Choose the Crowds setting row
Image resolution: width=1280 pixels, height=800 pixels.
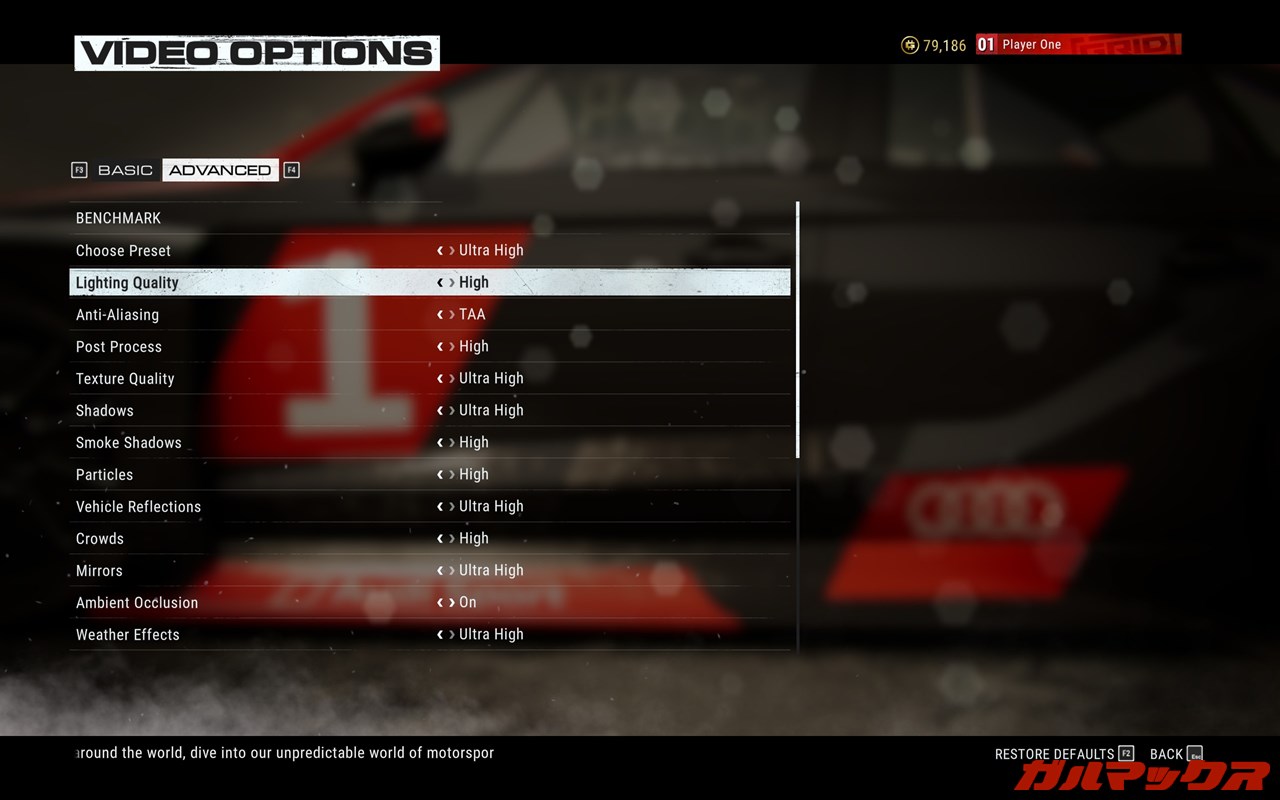pyautogui.click(x=100, y=538)
